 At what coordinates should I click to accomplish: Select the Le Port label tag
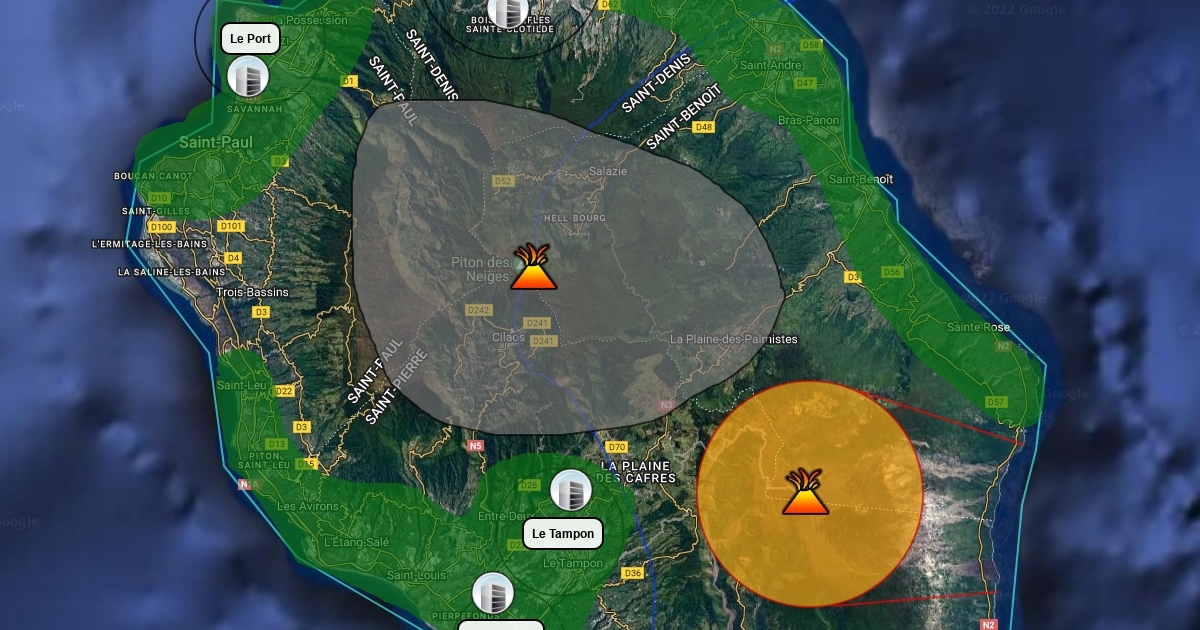click(x=250, y=39)
